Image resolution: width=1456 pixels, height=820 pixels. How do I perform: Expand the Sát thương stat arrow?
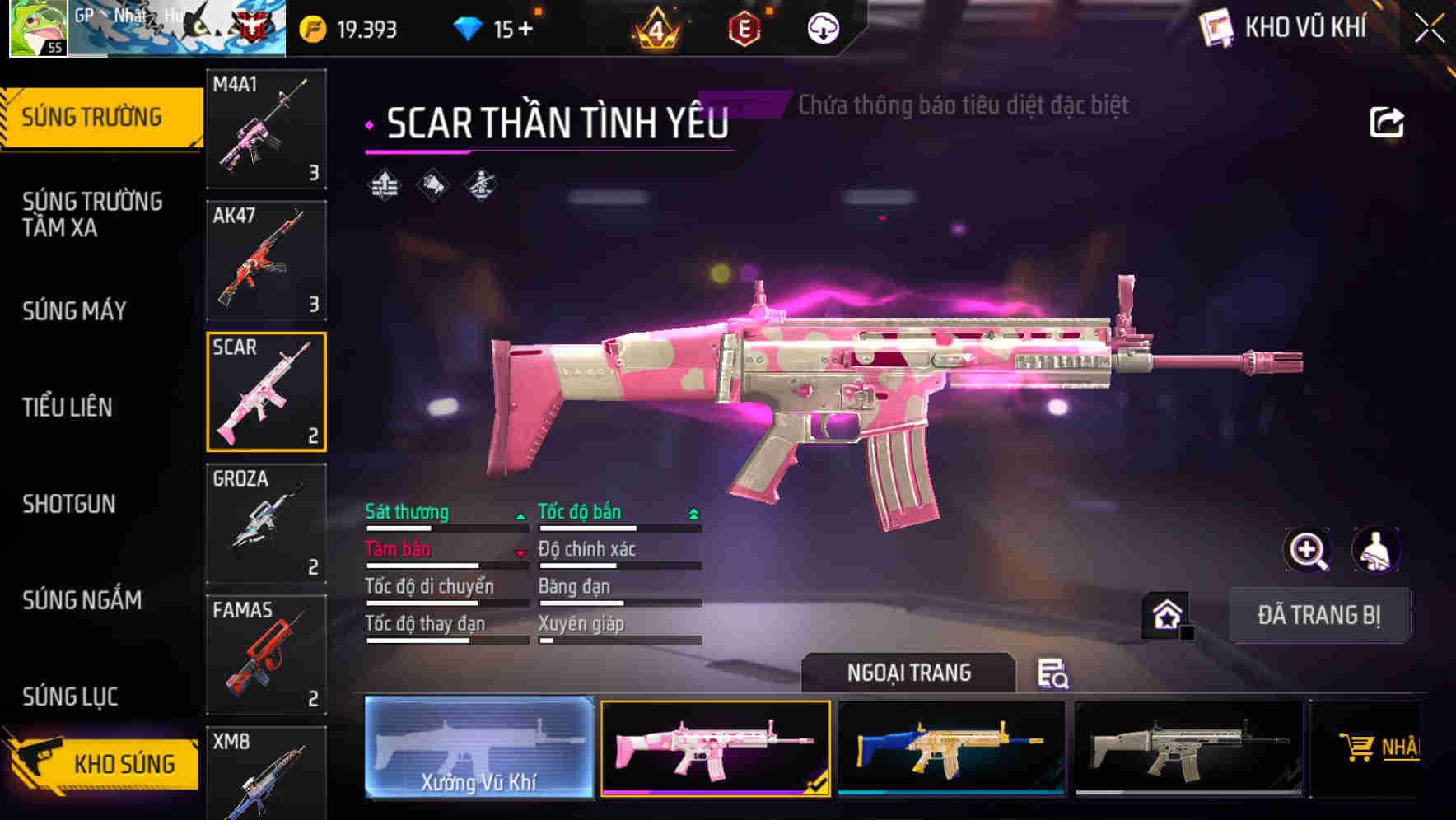coord(520,515)
